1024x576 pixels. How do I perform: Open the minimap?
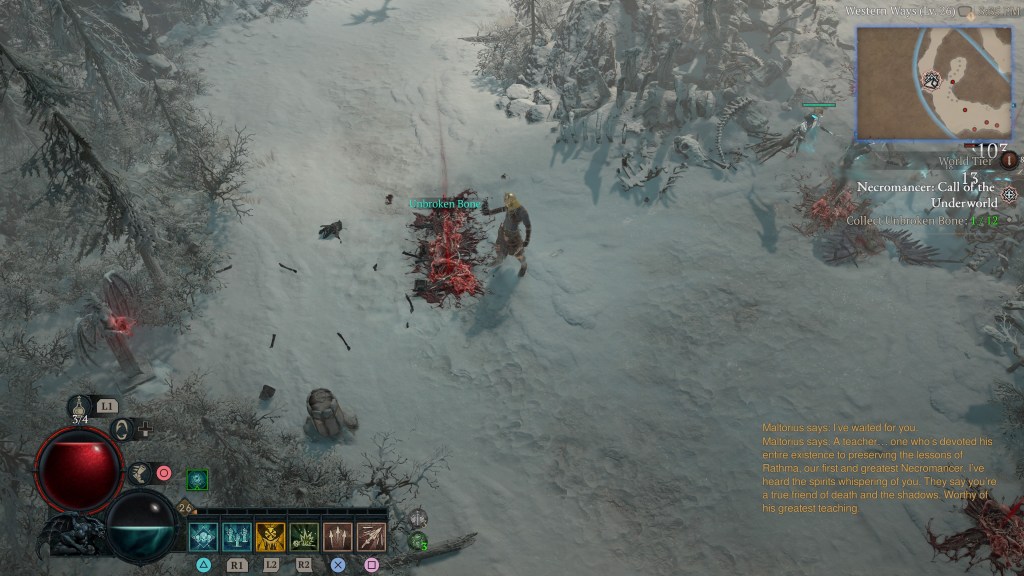[934, 82]
